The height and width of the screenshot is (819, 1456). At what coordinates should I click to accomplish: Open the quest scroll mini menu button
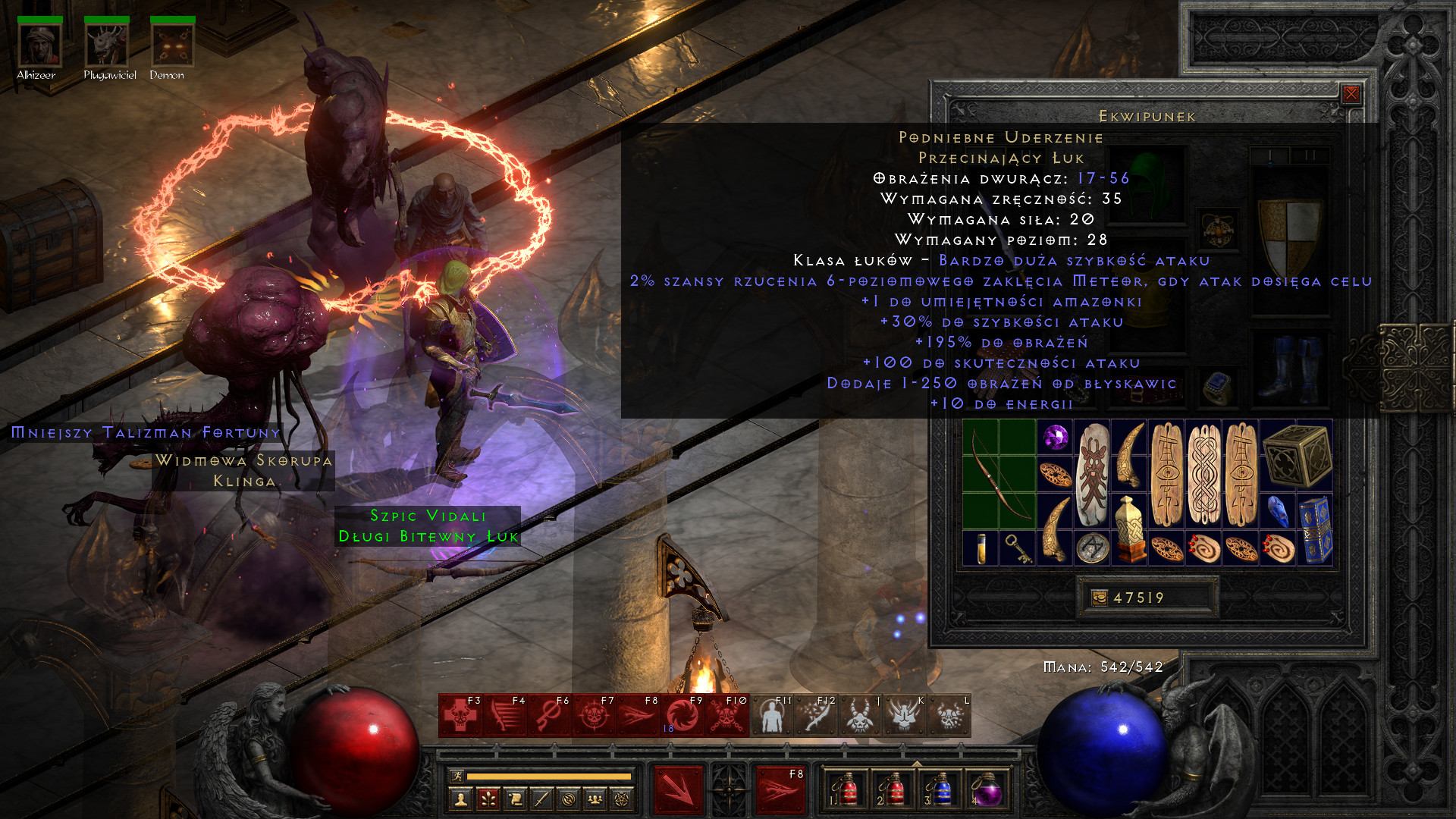coord(515,799)
